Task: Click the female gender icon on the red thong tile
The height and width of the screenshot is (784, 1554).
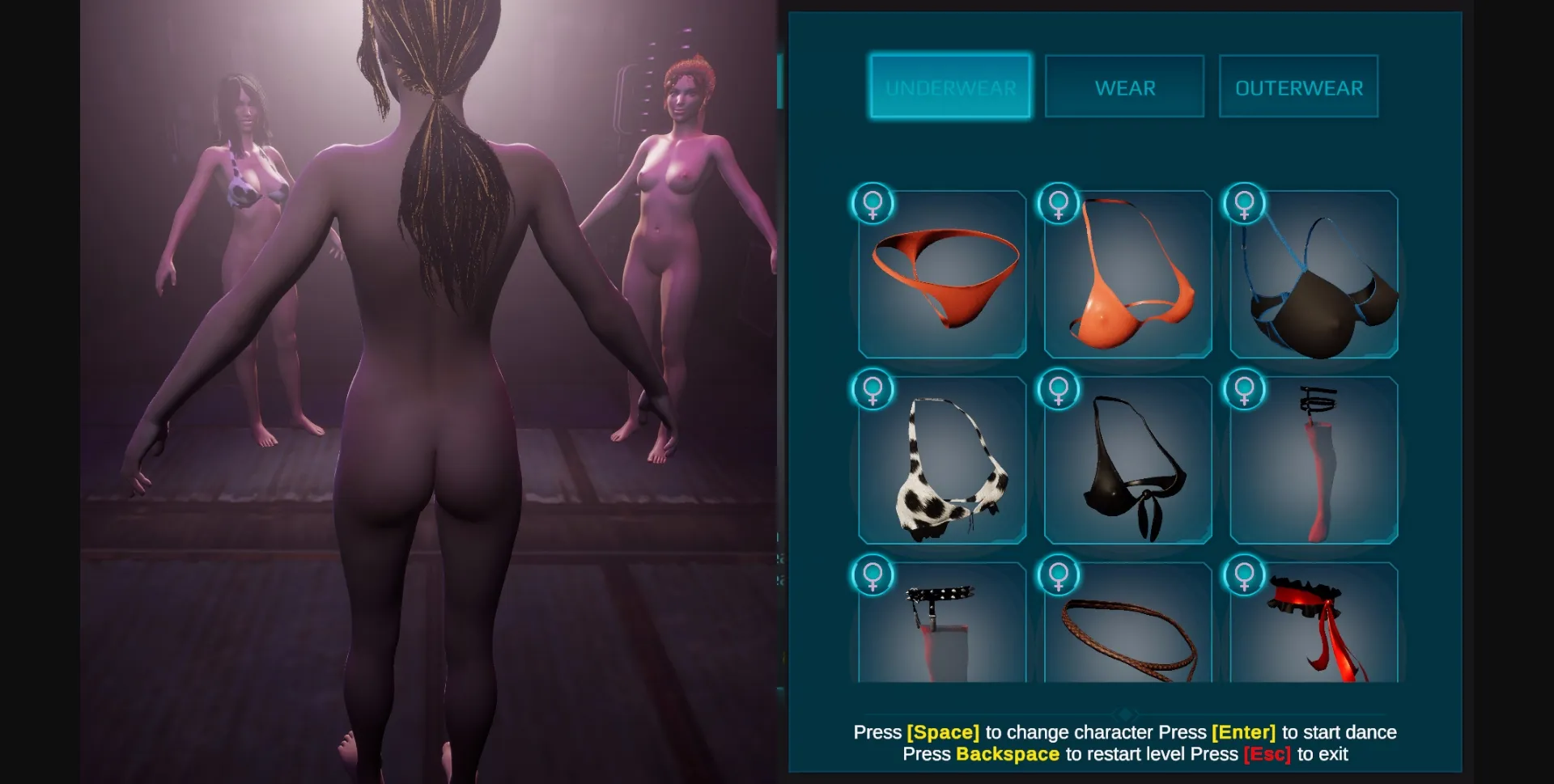Action: (873, 204)
